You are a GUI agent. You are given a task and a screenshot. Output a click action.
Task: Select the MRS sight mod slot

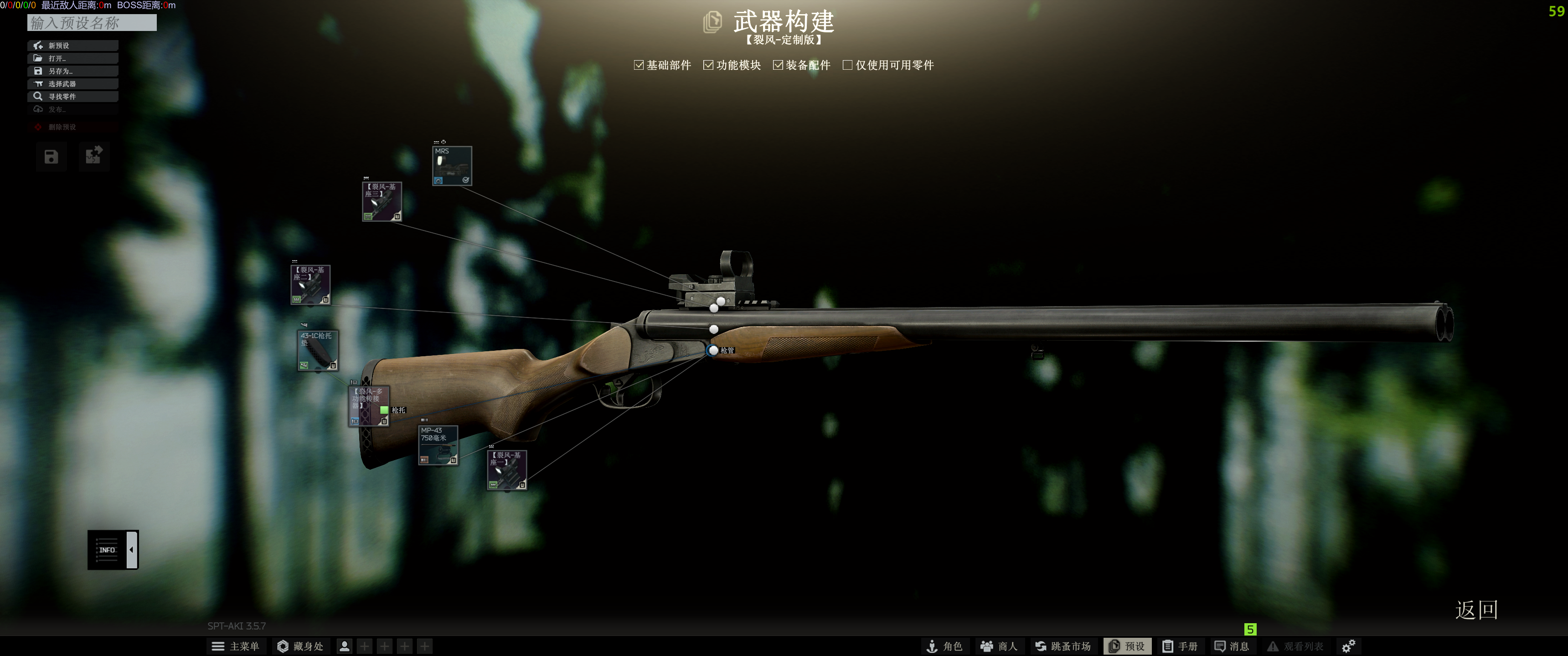point(452,165)
